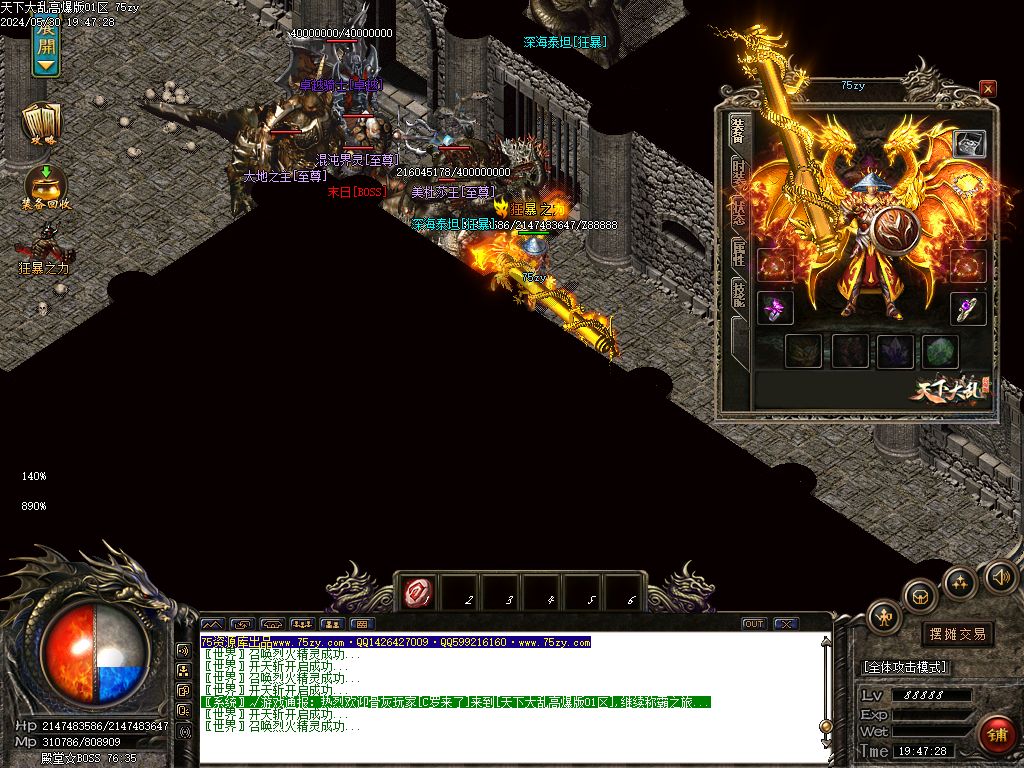Viewport: 1024px width, 768px height.
Task: Open the 摆摊交易 stall trade button
Action: click(x=957, y=633)
